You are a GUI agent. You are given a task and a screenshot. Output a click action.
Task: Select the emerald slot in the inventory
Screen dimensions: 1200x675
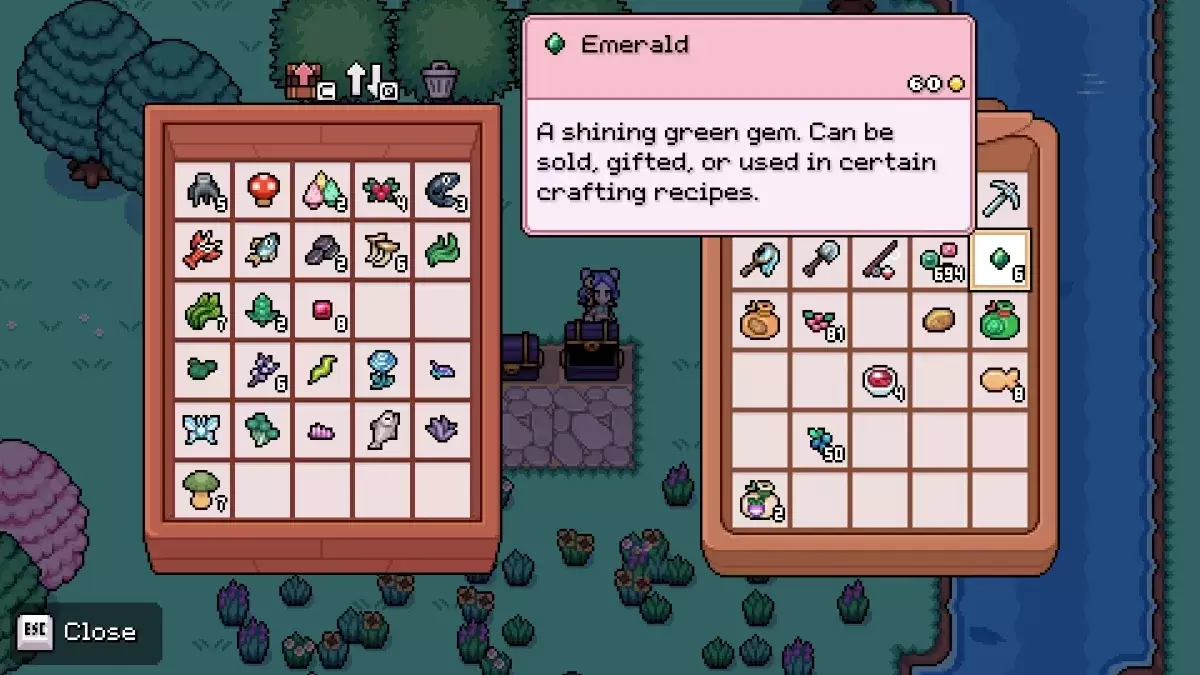click(x=1000, y=259)
